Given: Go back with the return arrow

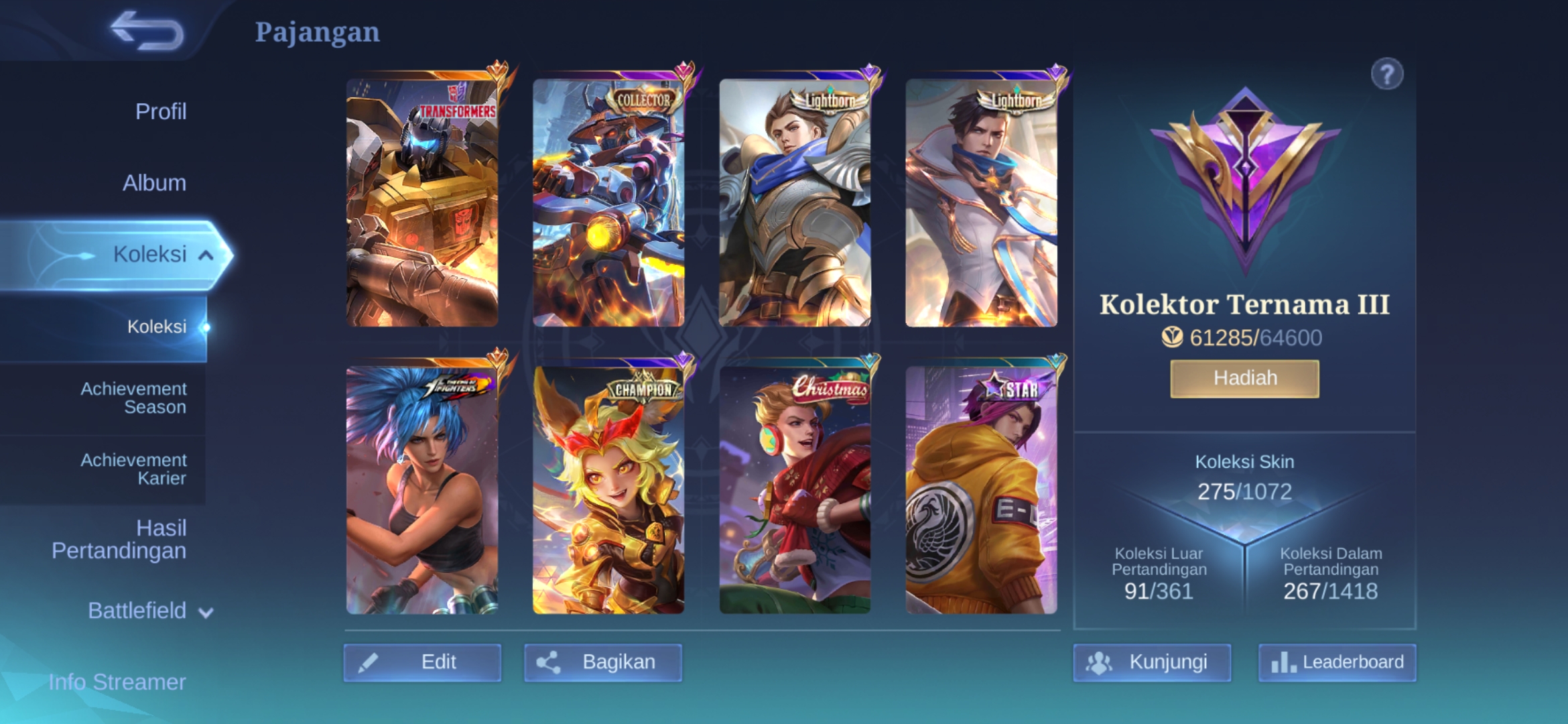Looking at the screenshot, I should [x=147, y=32].
